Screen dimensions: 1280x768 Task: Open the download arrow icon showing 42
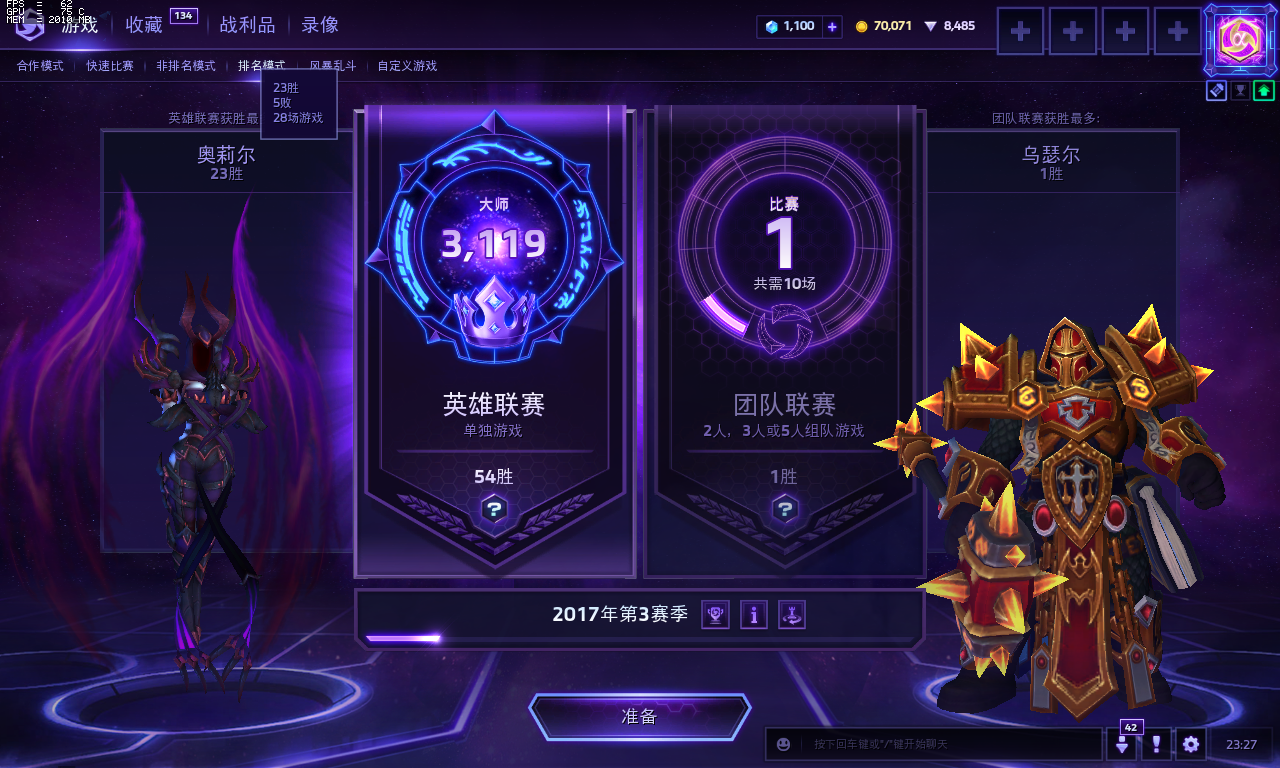point(1124,744)
